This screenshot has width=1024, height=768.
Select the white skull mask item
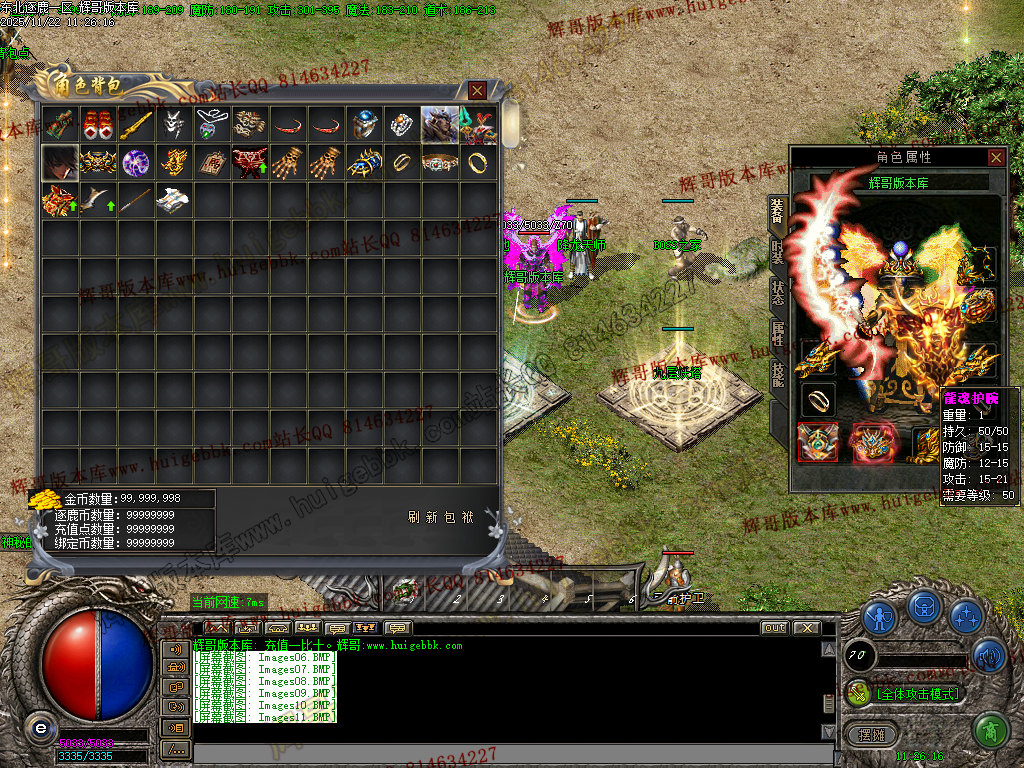click(x=174, y=125)
